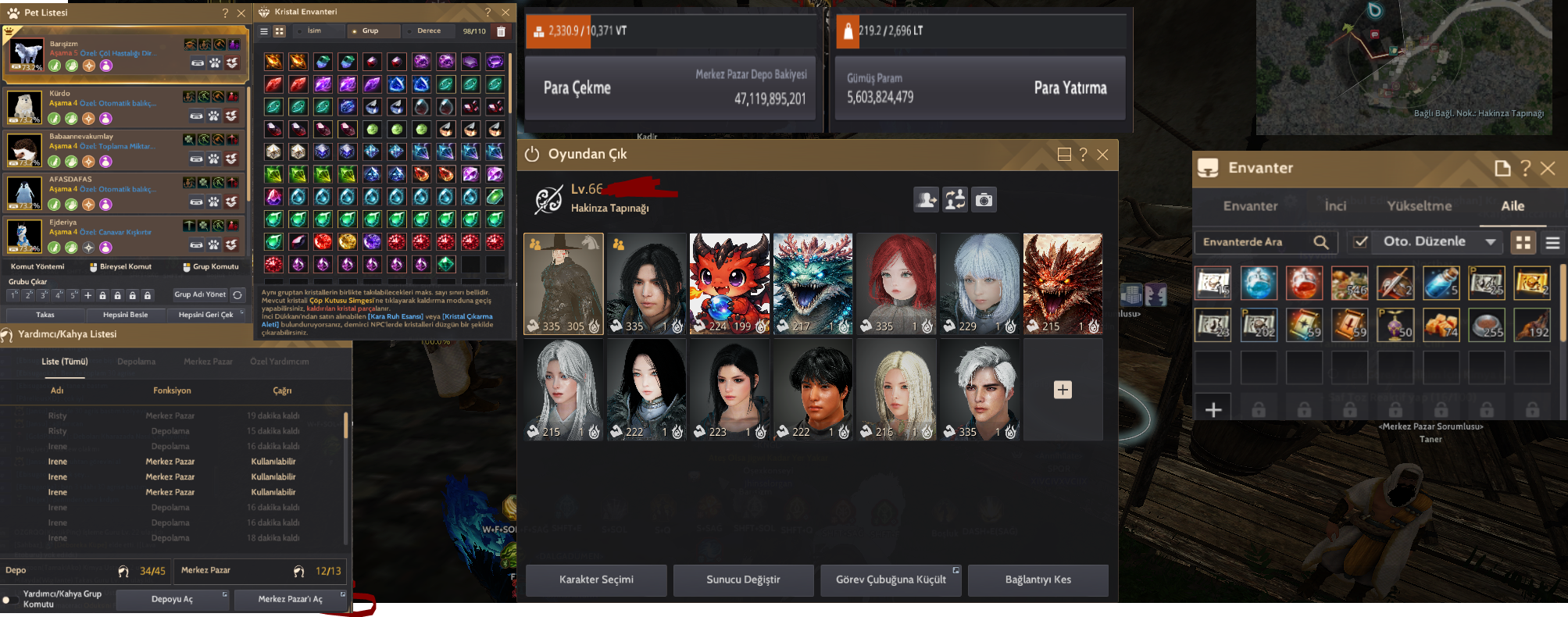The height and width of the screenshot is (617, 1568).
Task: Open the trash icon in Kristal Envanteri
Action: 501,31
